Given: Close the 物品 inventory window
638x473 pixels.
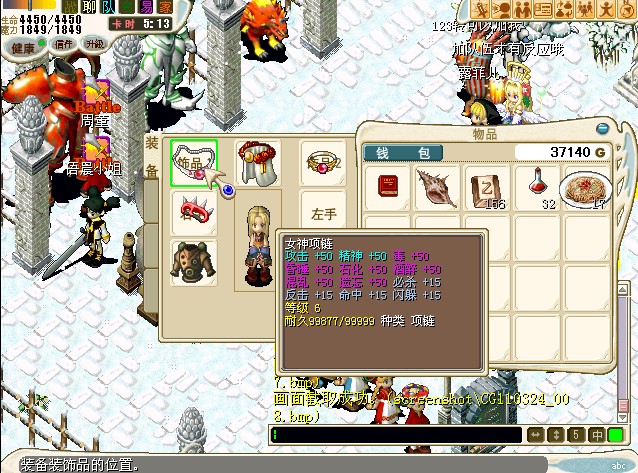Looking at the screenshot, I should (601, 129).
